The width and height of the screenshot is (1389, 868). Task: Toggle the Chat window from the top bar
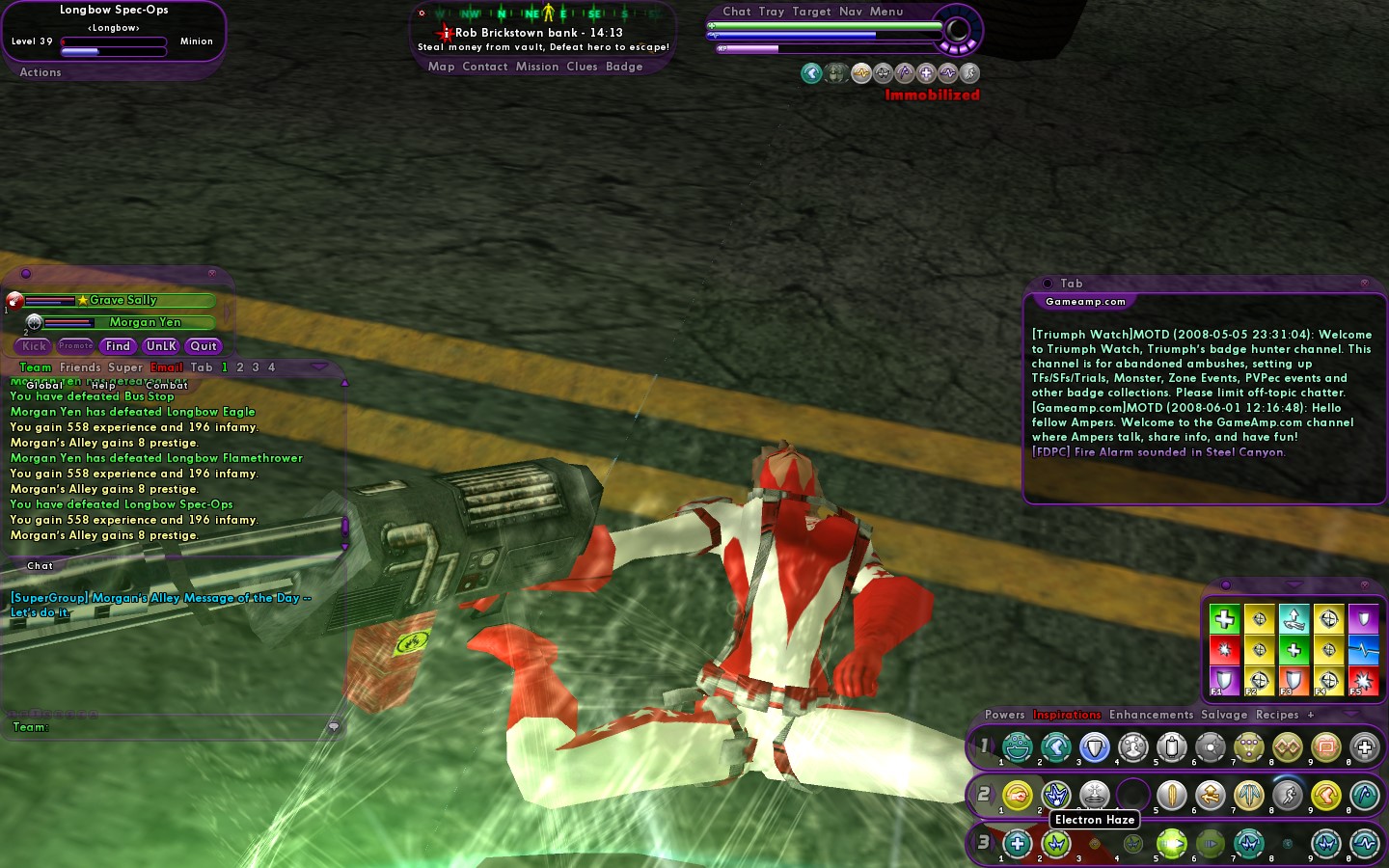tap(736, 12)
